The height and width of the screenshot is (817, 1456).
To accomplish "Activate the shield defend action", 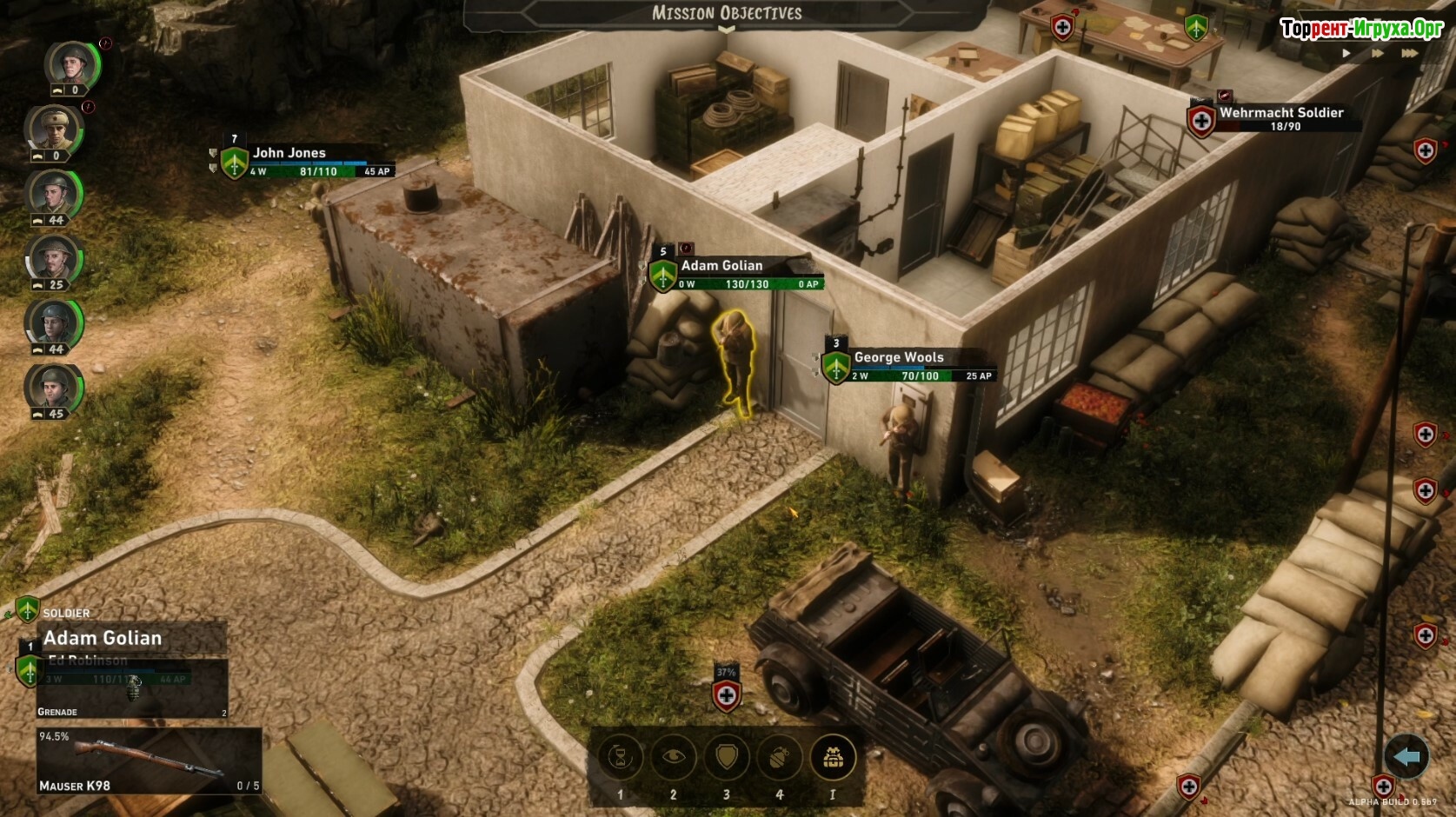I will coord(727,757).
